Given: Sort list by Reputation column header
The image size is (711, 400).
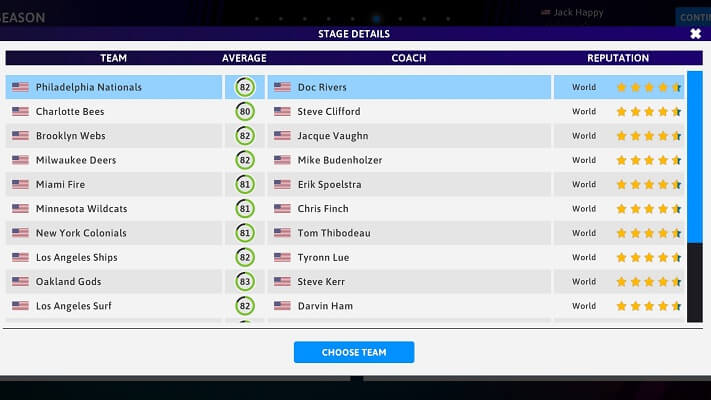Looking at the screenshot, I should point(618,58).
